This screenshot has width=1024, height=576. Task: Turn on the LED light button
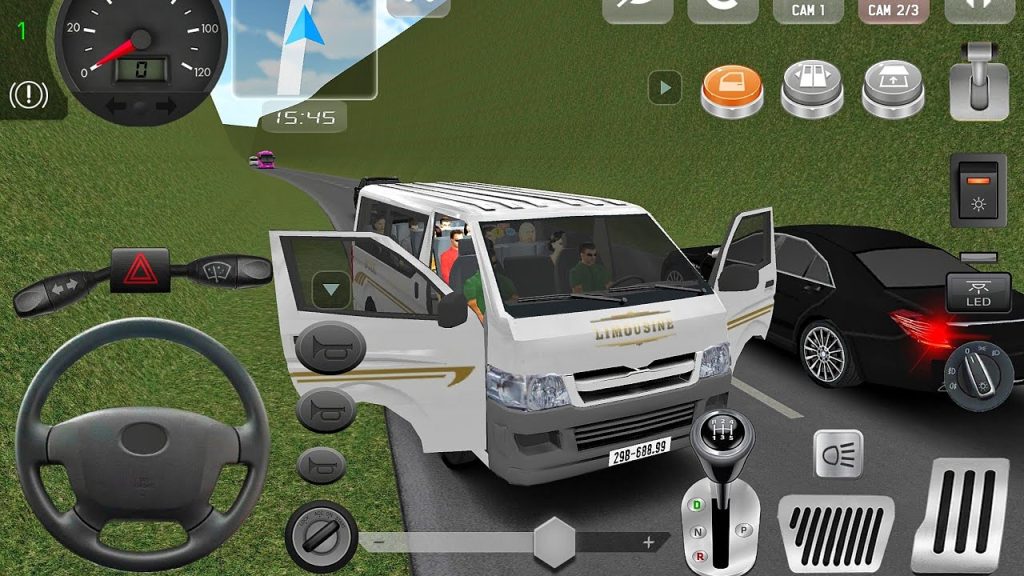977,293
